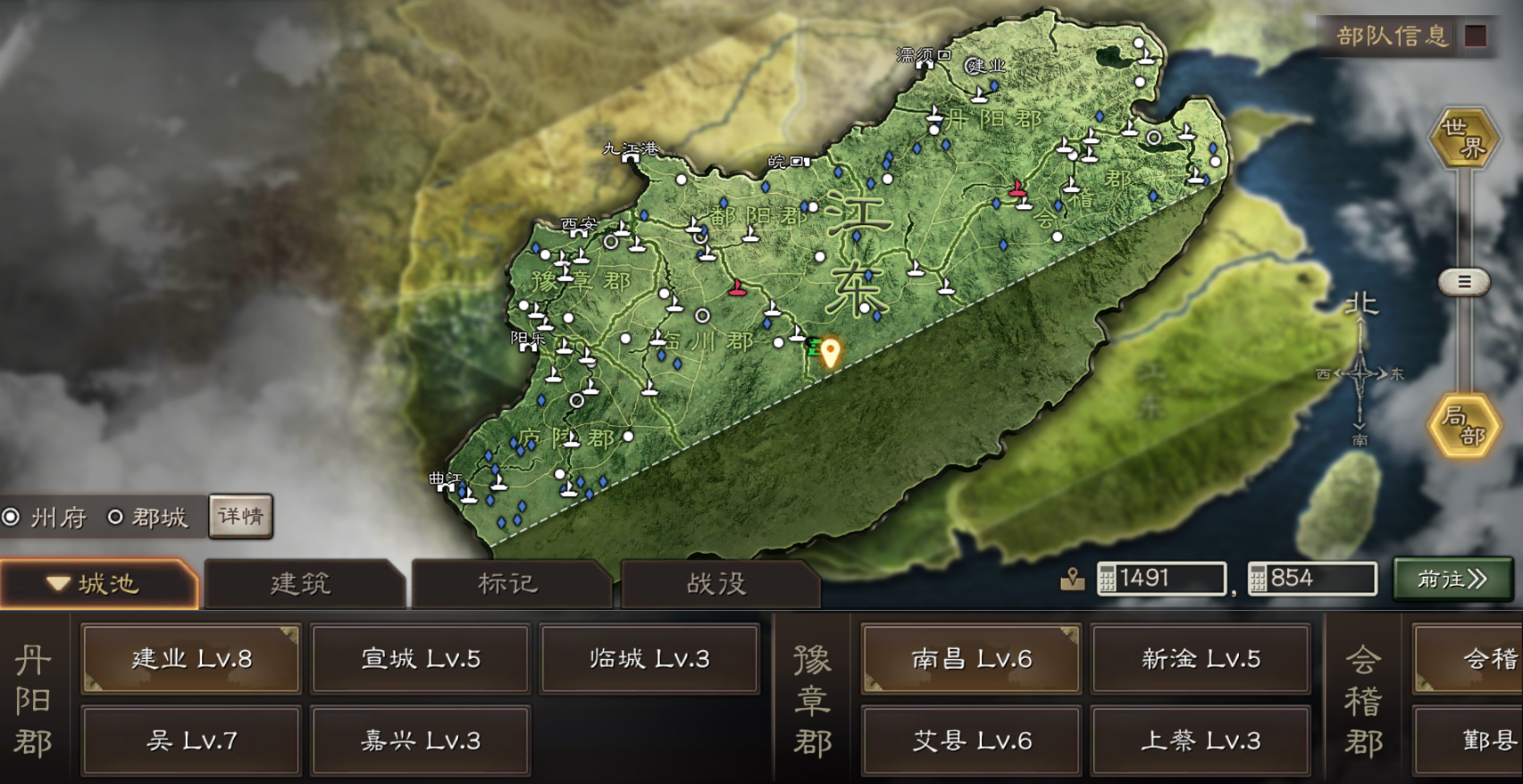Click the coordinate pin icon next to input fields
This screenshot has width=1523, height=784.
(x=1070, y=580)
